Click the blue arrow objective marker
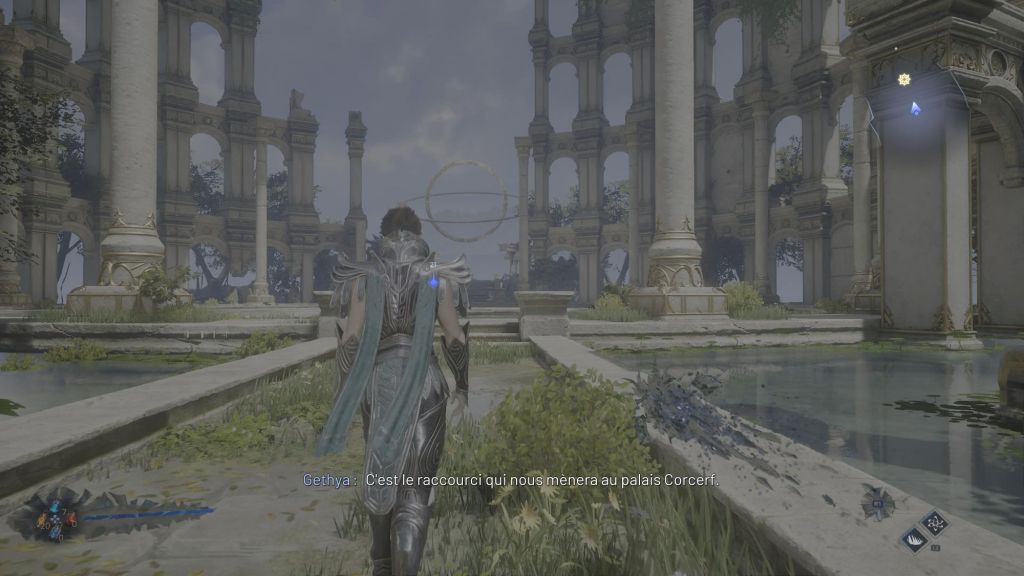1024x576 pixels. click(x=915, y=107)
